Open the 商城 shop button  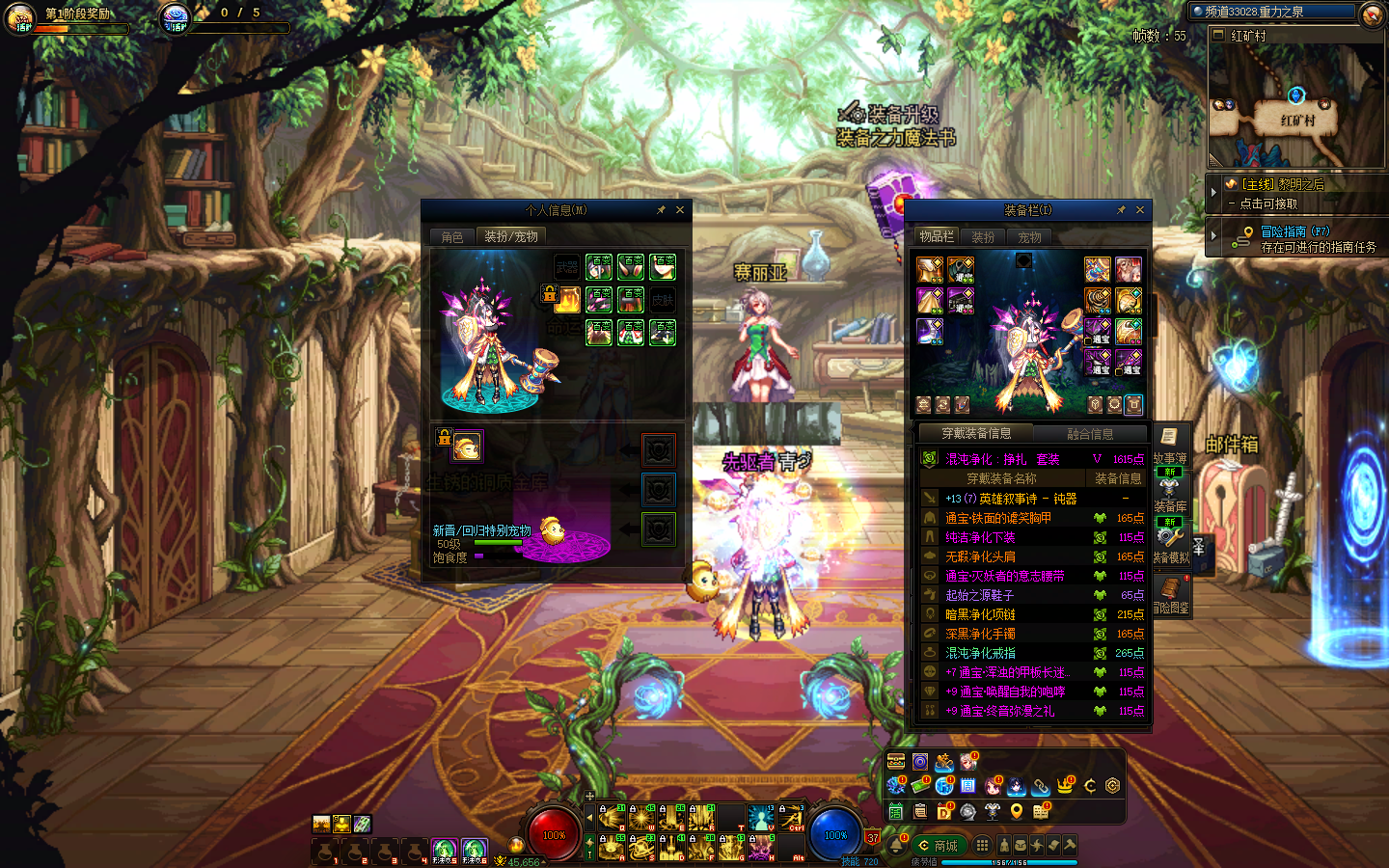(938, 846)
